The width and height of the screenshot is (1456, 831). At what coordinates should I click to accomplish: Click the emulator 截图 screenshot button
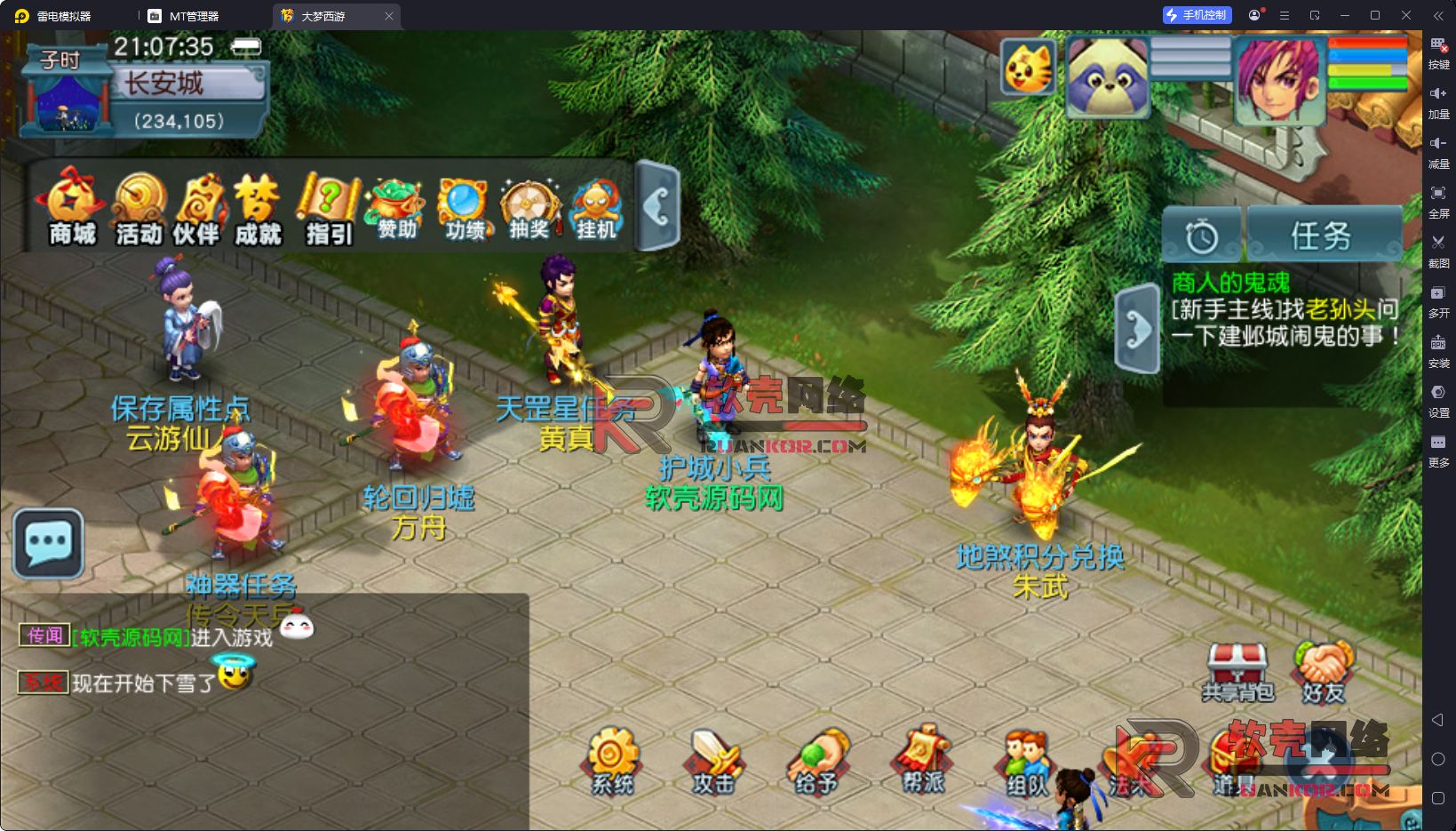click(x=1438, y=249)
